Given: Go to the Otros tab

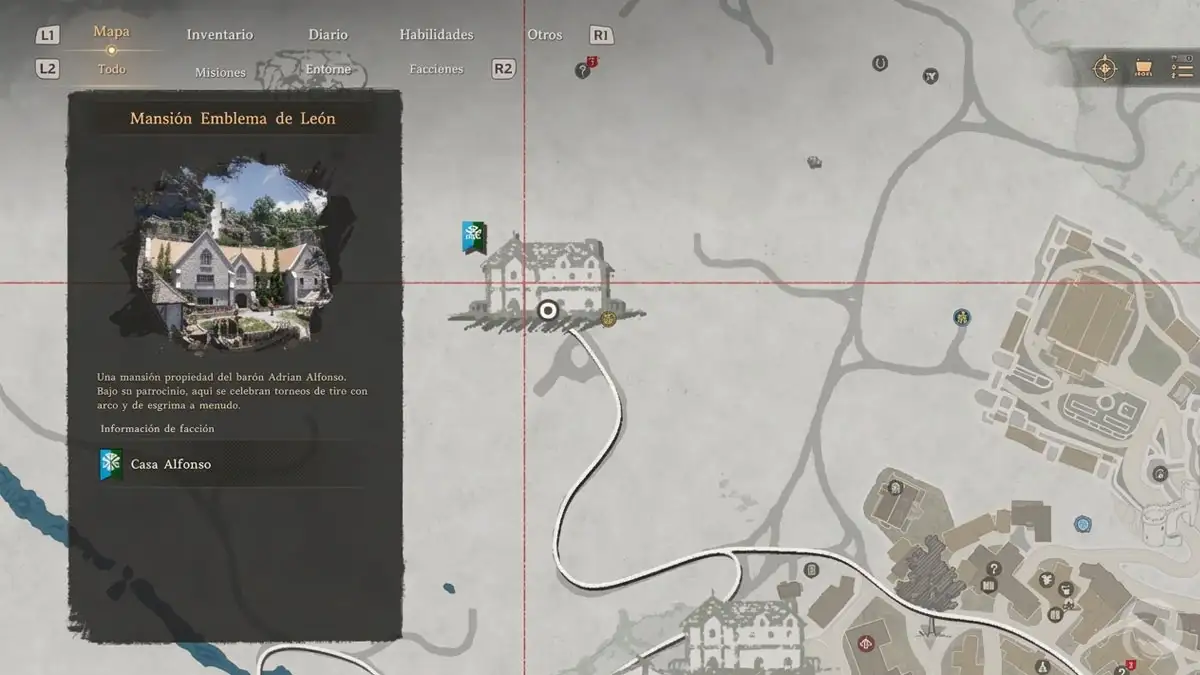Looking at the screenshot, I should 545,35.
